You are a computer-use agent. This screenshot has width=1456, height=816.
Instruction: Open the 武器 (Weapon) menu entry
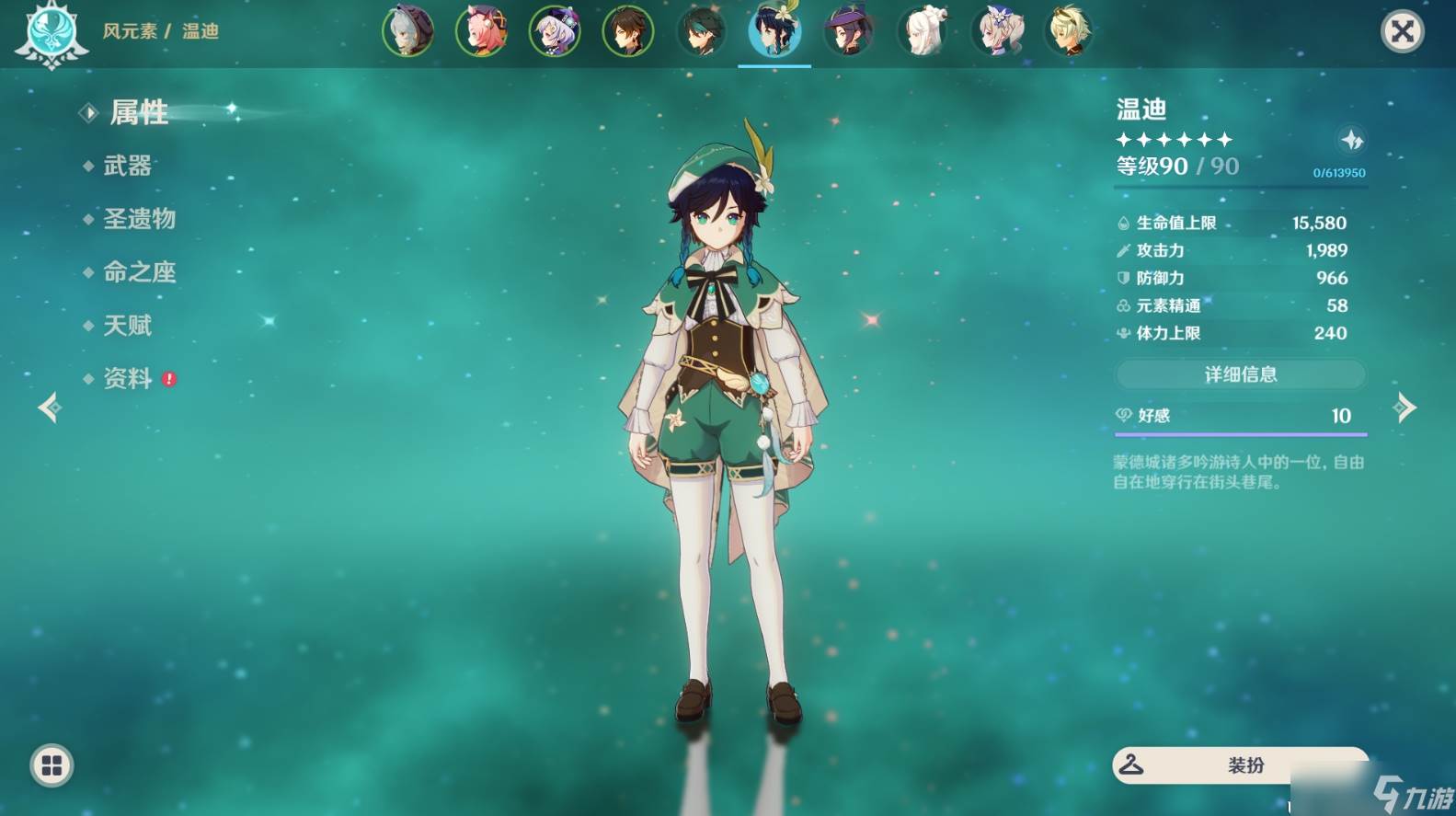[x=127, y=166]
